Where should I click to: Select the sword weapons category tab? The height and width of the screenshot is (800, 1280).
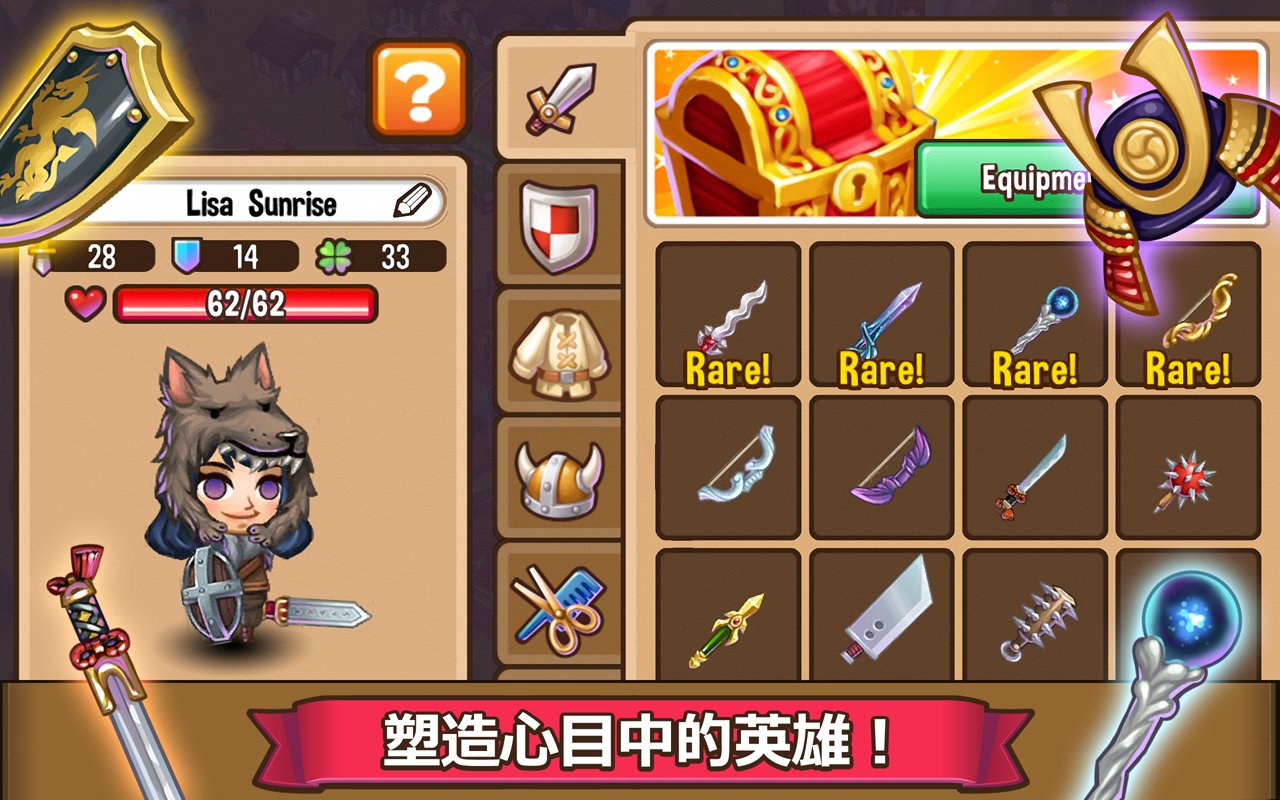tap(557, 97)
